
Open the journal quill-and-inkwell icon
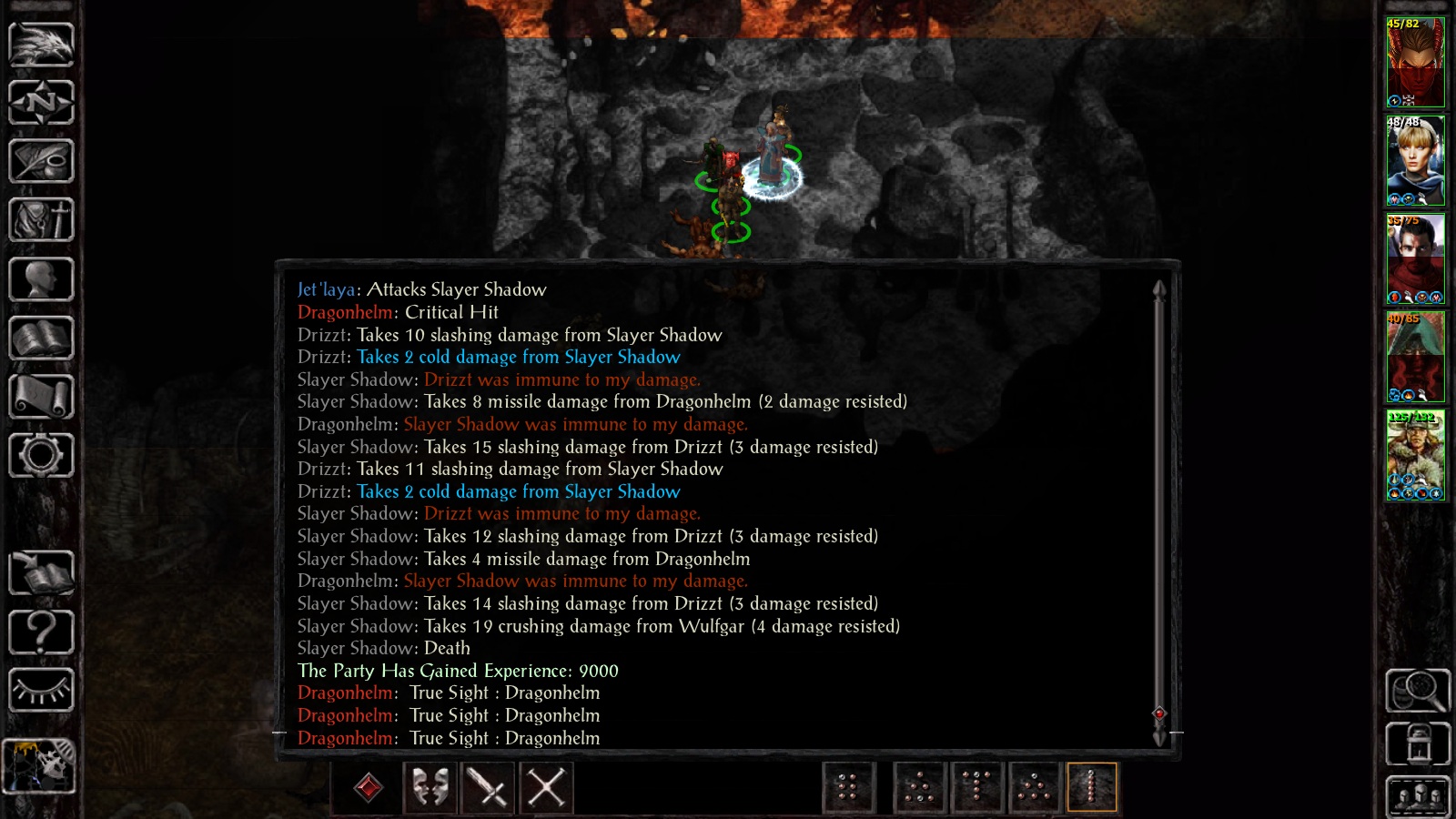pyautogui.click(x=41, y=161)
